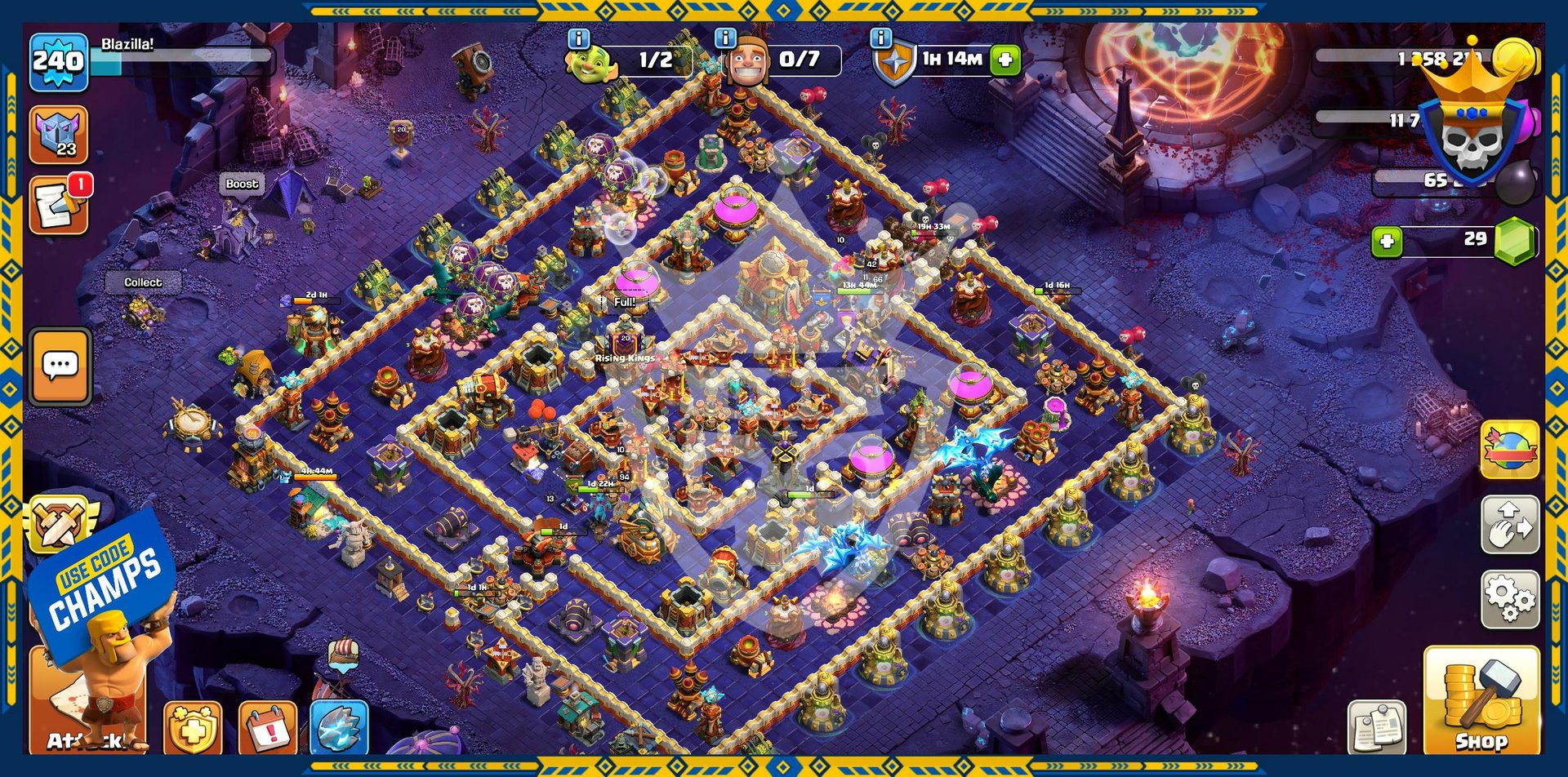Open the layout editor hand-and-arrows button
This screenshot has width=1568, height=777.
coord(1509,525)
